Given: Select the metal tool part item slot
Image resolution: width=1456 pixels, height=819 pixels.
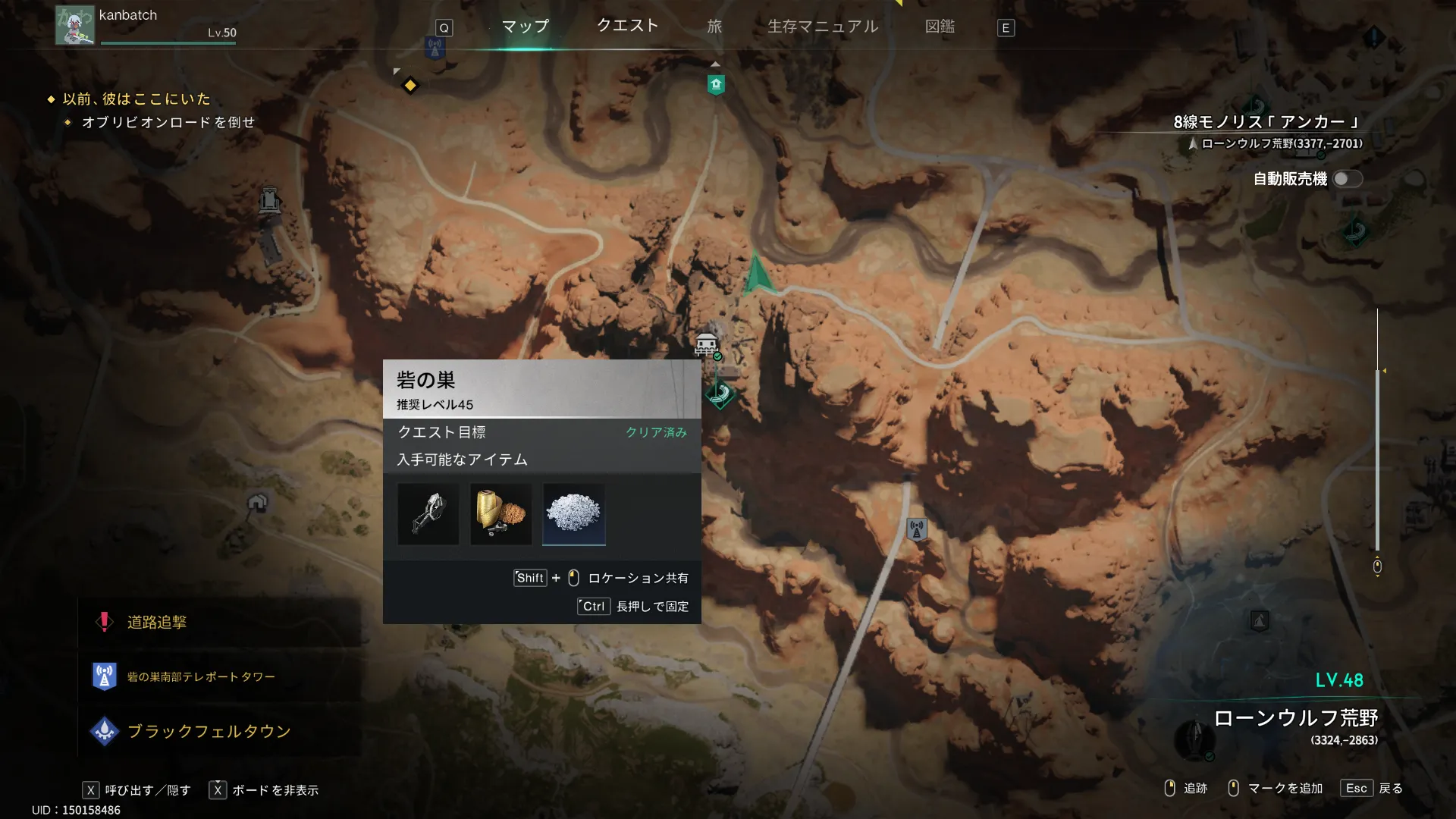Looking at the screenshot, I should click(x=428, y=514).
